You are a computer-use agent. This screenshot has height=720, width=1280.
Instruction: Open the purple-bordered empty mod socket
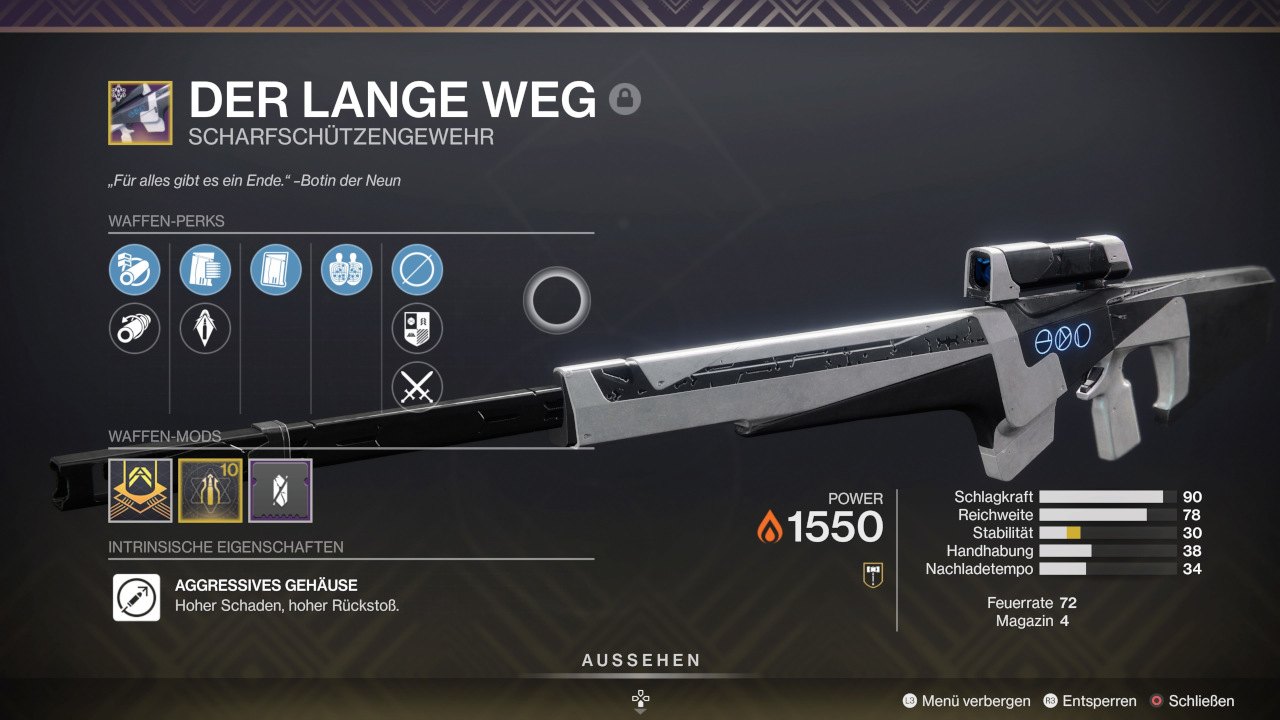280,491
